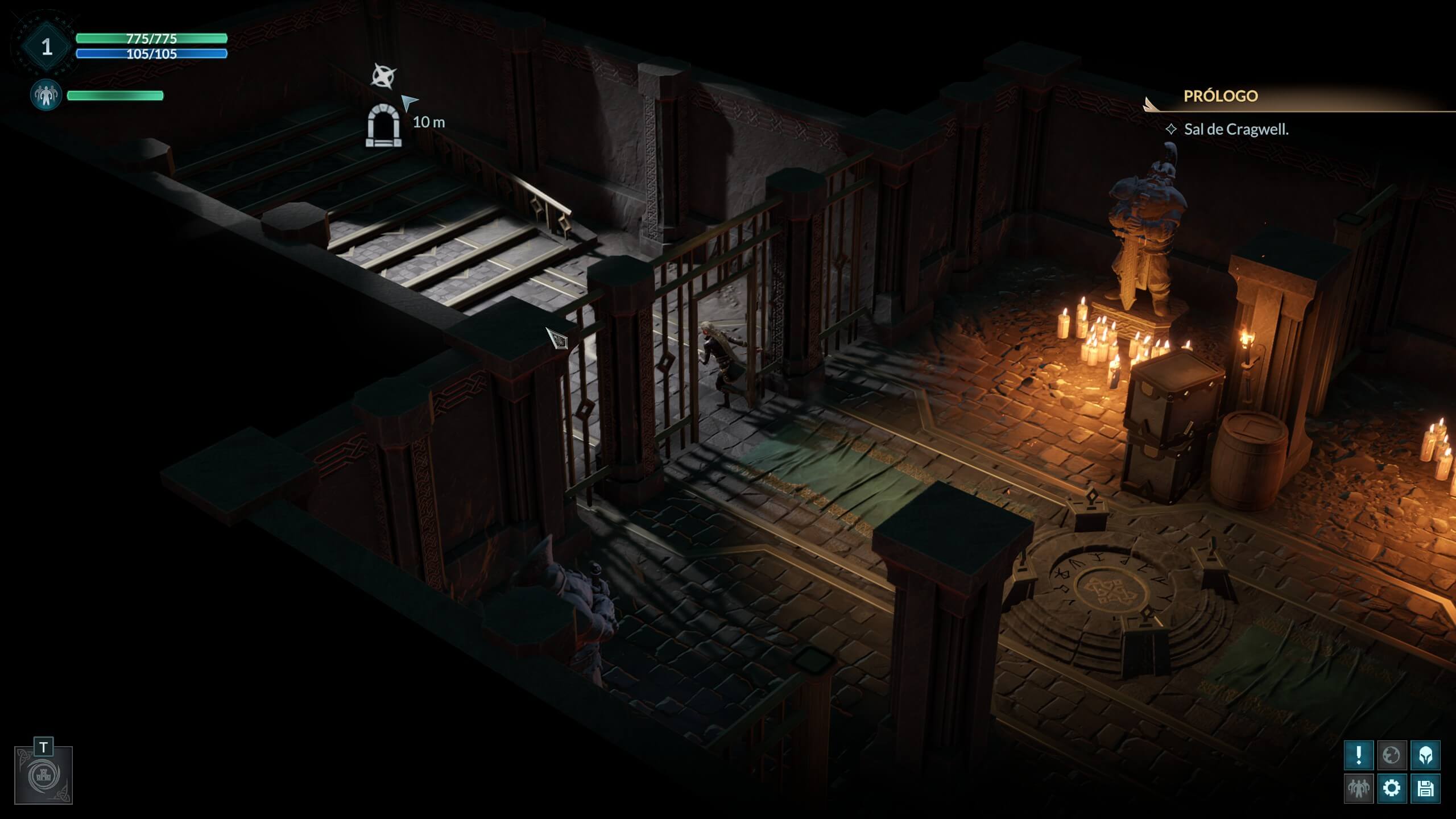
Task: Select the round party icon beside green bar
Action: [46, 95]
